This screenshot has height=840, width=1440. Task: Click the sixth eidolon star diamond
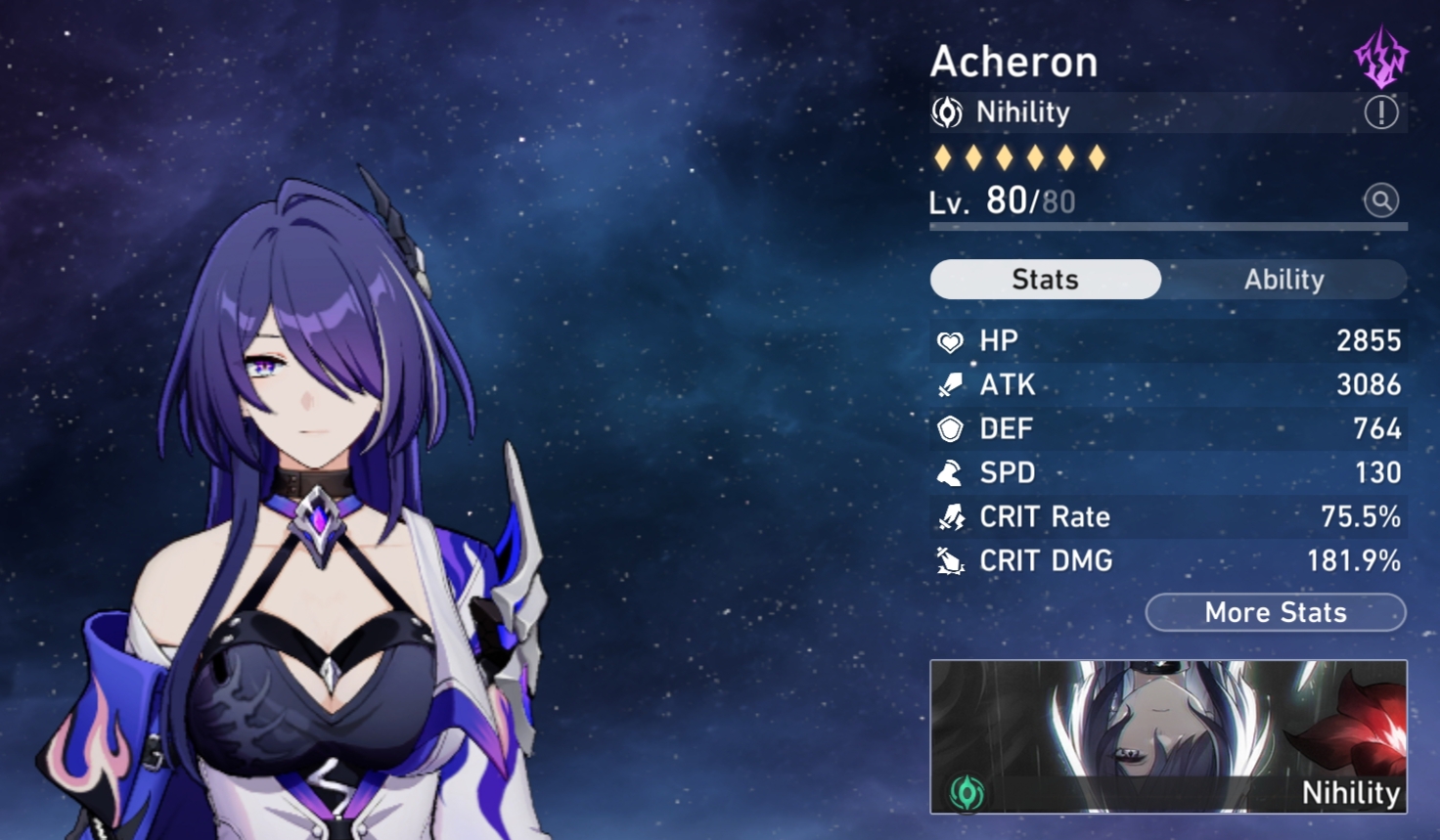click(x=1095, y=156)
